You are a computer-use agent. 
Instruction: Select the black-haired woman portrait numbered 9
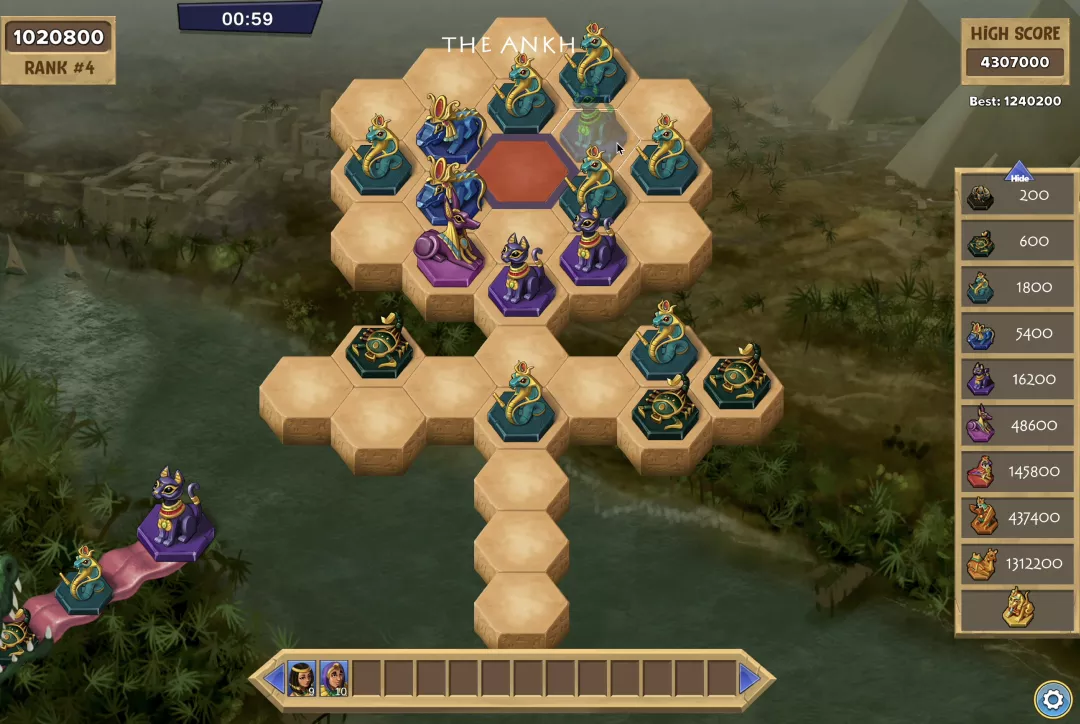[x=302, y=678]
